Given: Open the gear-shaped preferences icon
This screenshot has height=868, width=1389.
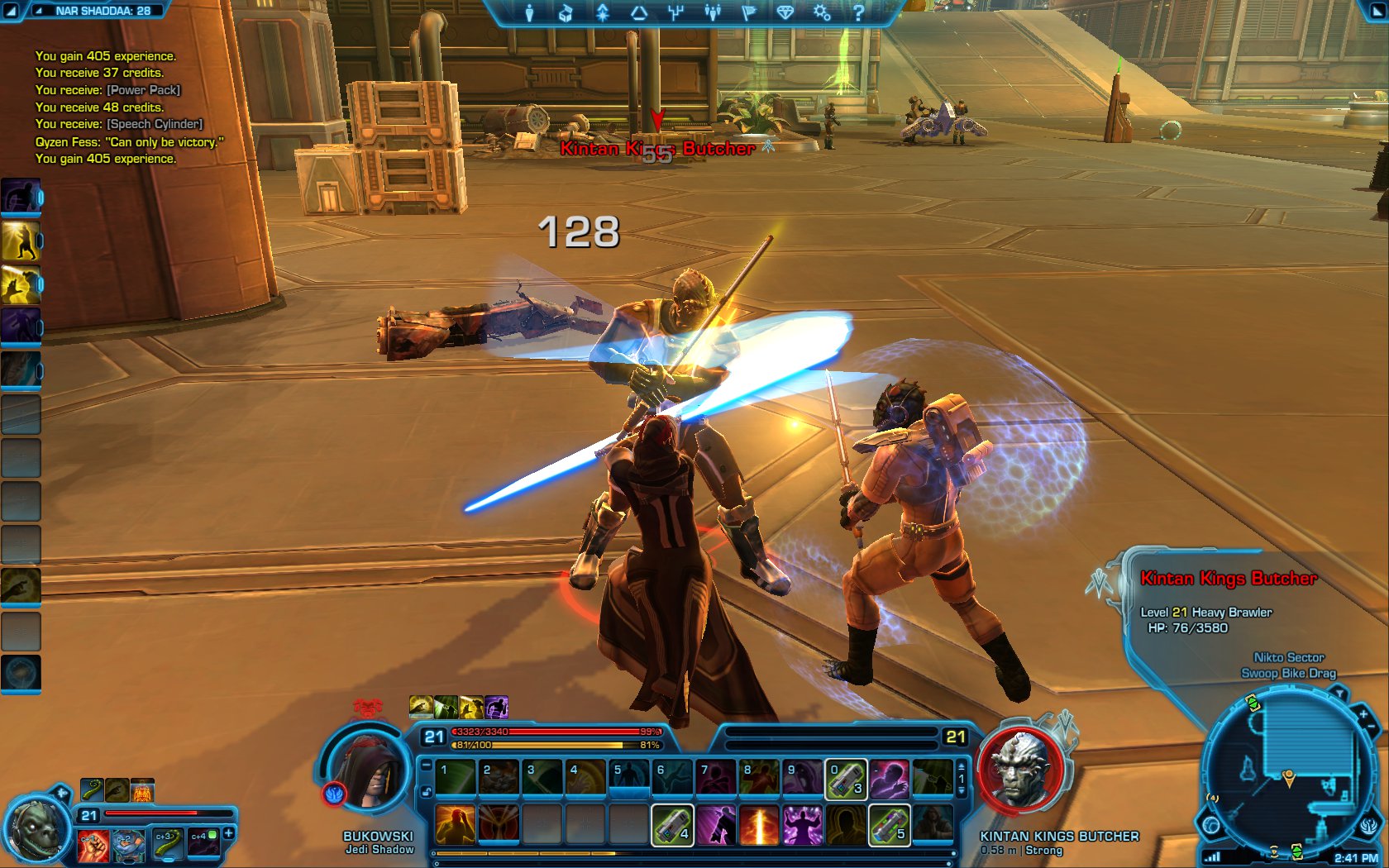Looking at the screenshot, I should 821,12.
